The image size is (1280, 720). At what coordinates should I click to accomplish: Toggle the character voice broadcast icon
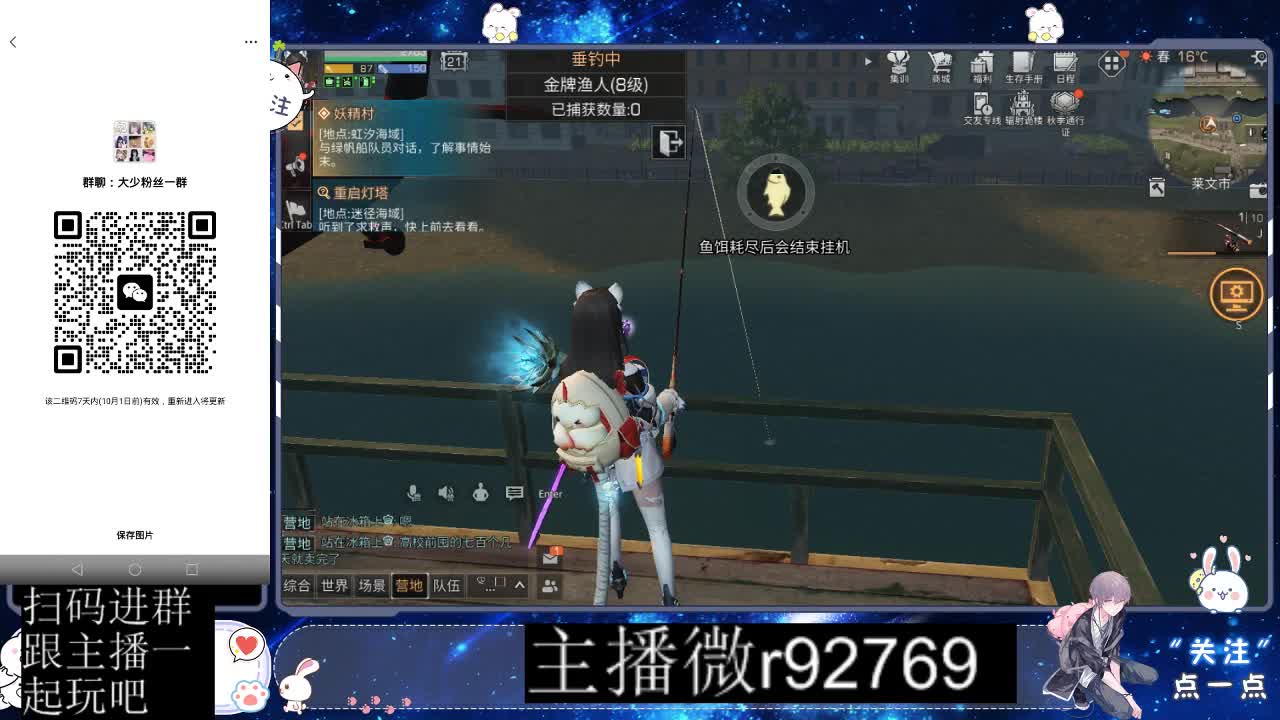pos(480,491)
